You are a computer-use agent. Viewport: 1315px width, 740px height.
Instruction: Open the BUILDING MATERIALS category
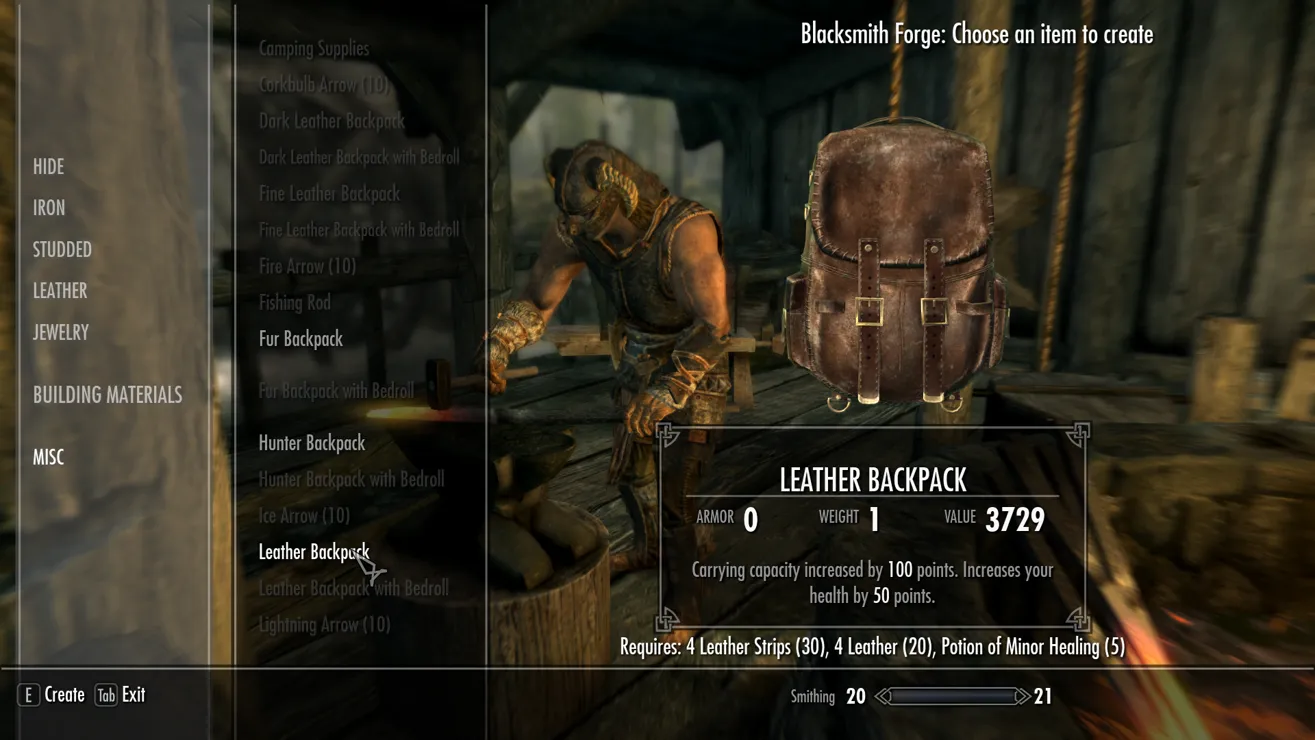[107, 395]
